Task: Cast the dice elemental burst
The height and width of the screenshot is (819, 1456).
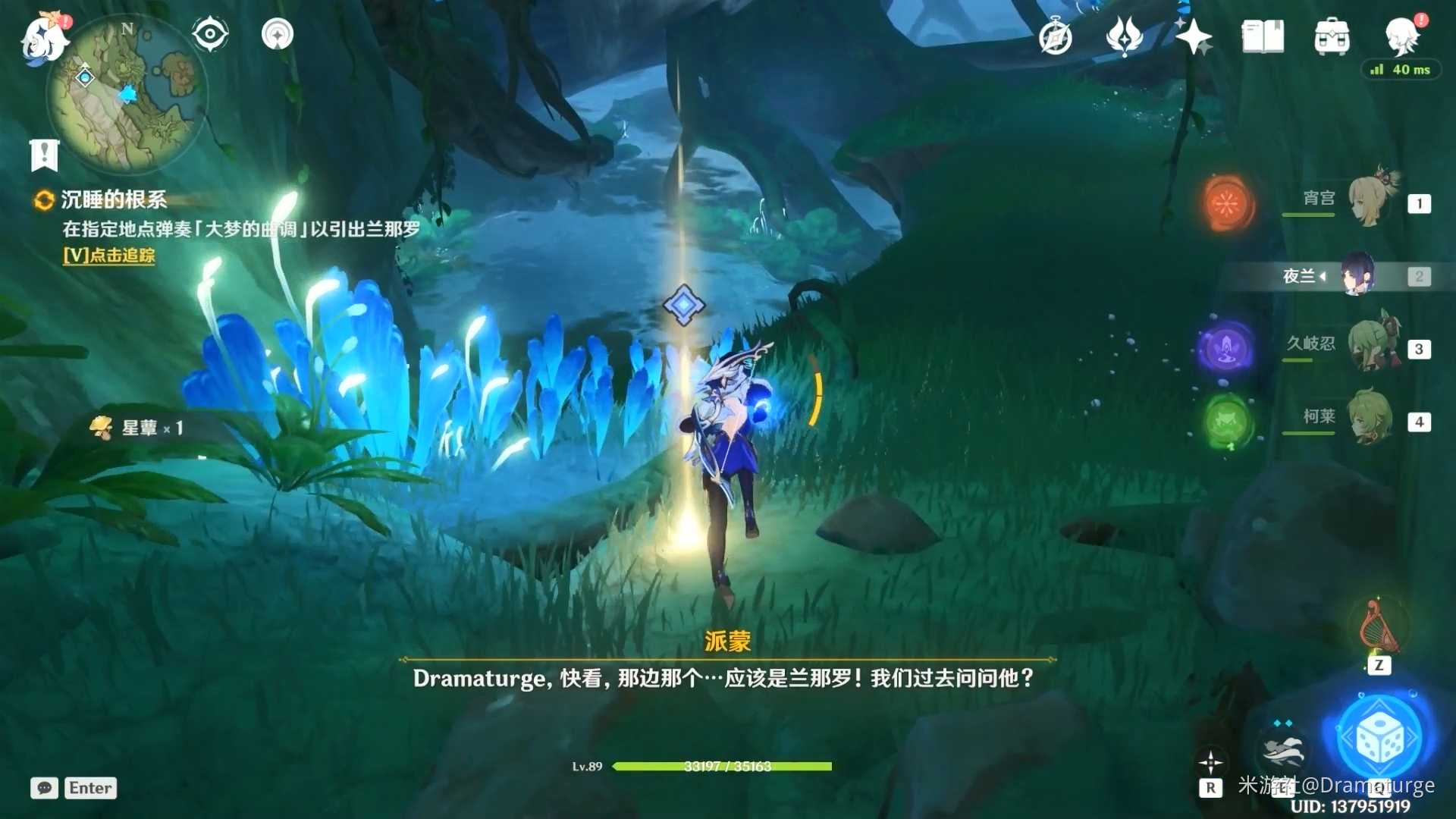Action: coord(1379,733)
